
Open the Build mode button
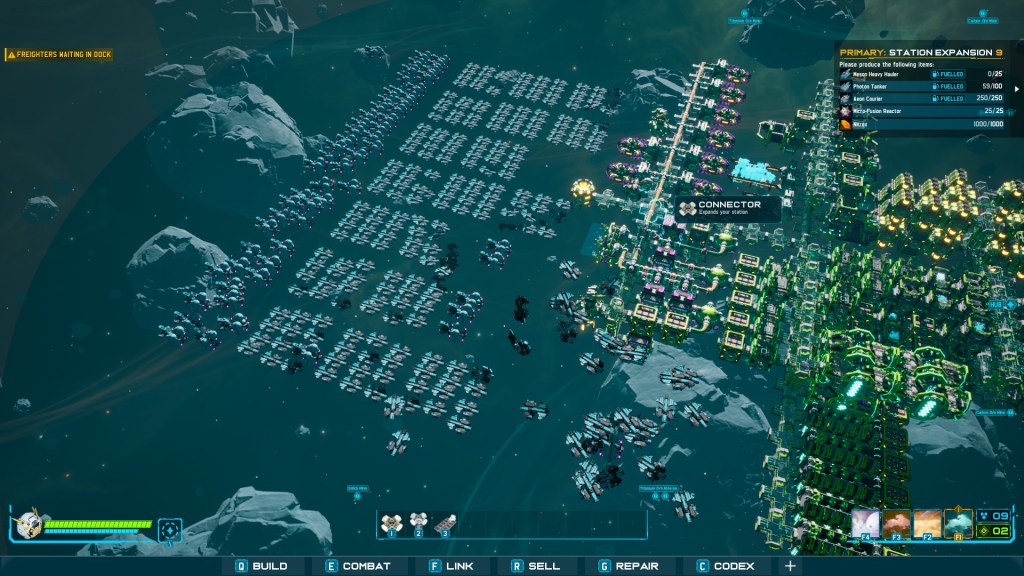(262, 566)
